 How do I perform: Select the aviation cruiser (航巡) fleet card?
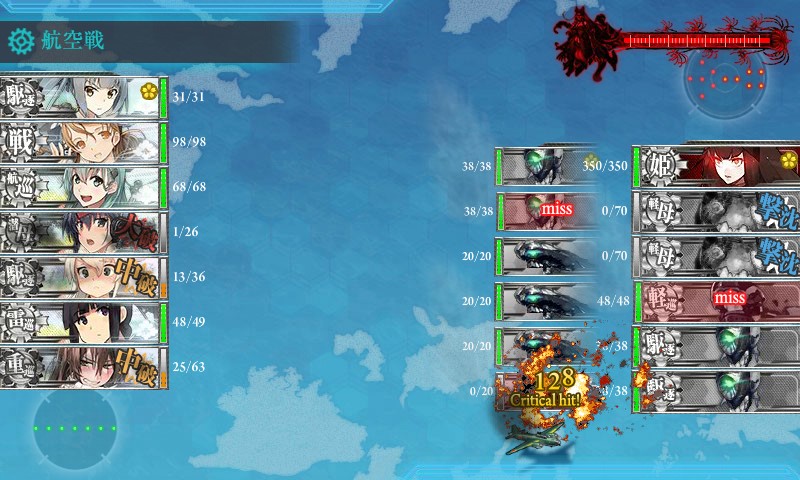80,187
